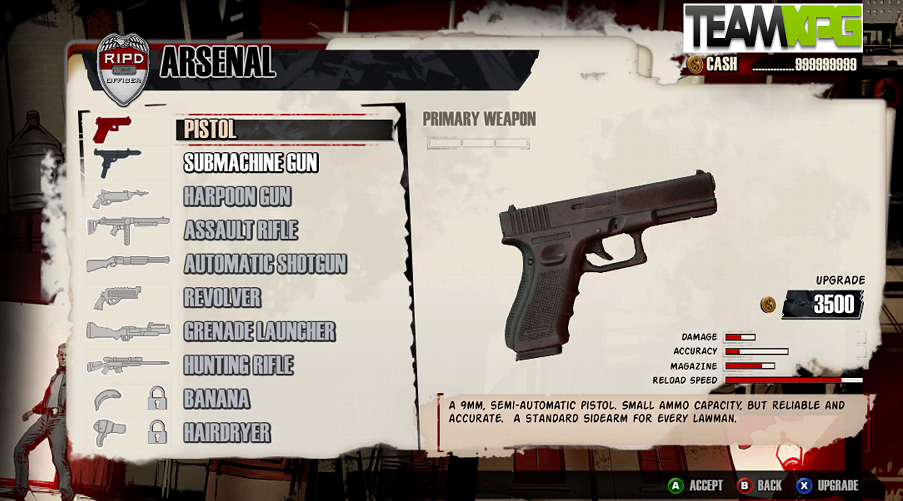Click the revolver silhouette icon

[x=117, y=298]
